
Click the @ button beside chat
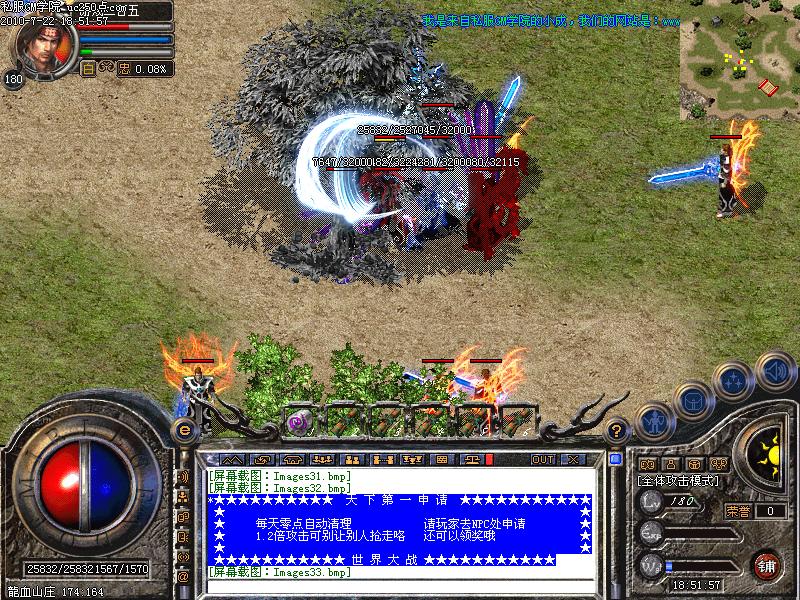(183, 577)
